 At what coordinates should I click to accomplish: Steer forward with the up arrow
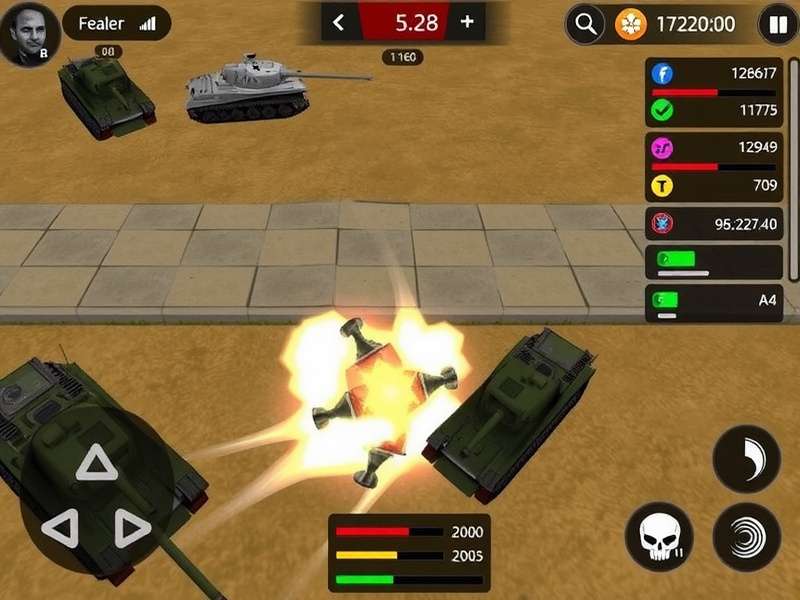(x=97, y=463)
